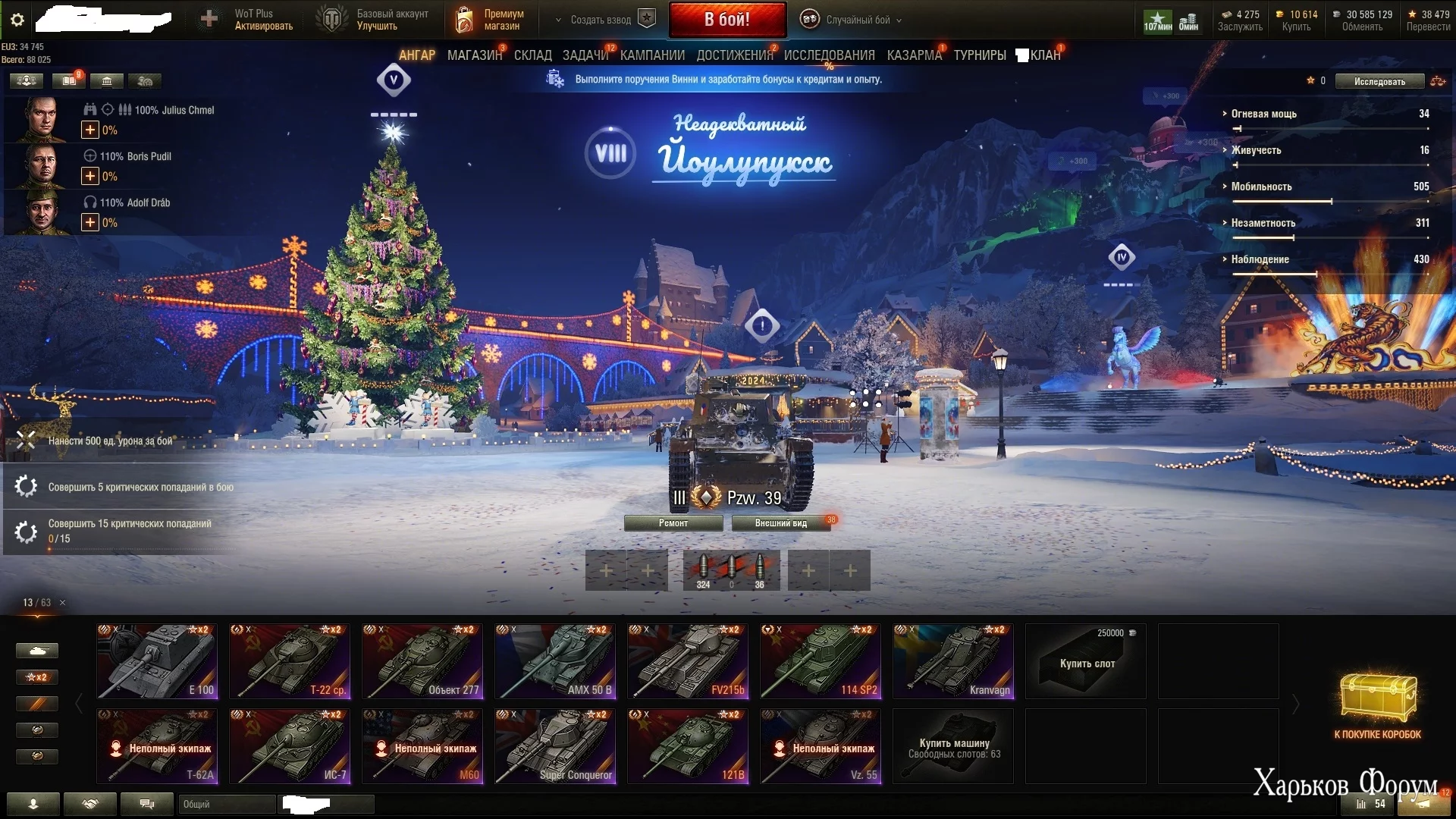Switch to the СКЛАД tab
The image size is (1456, 819).
coord(532,55)
